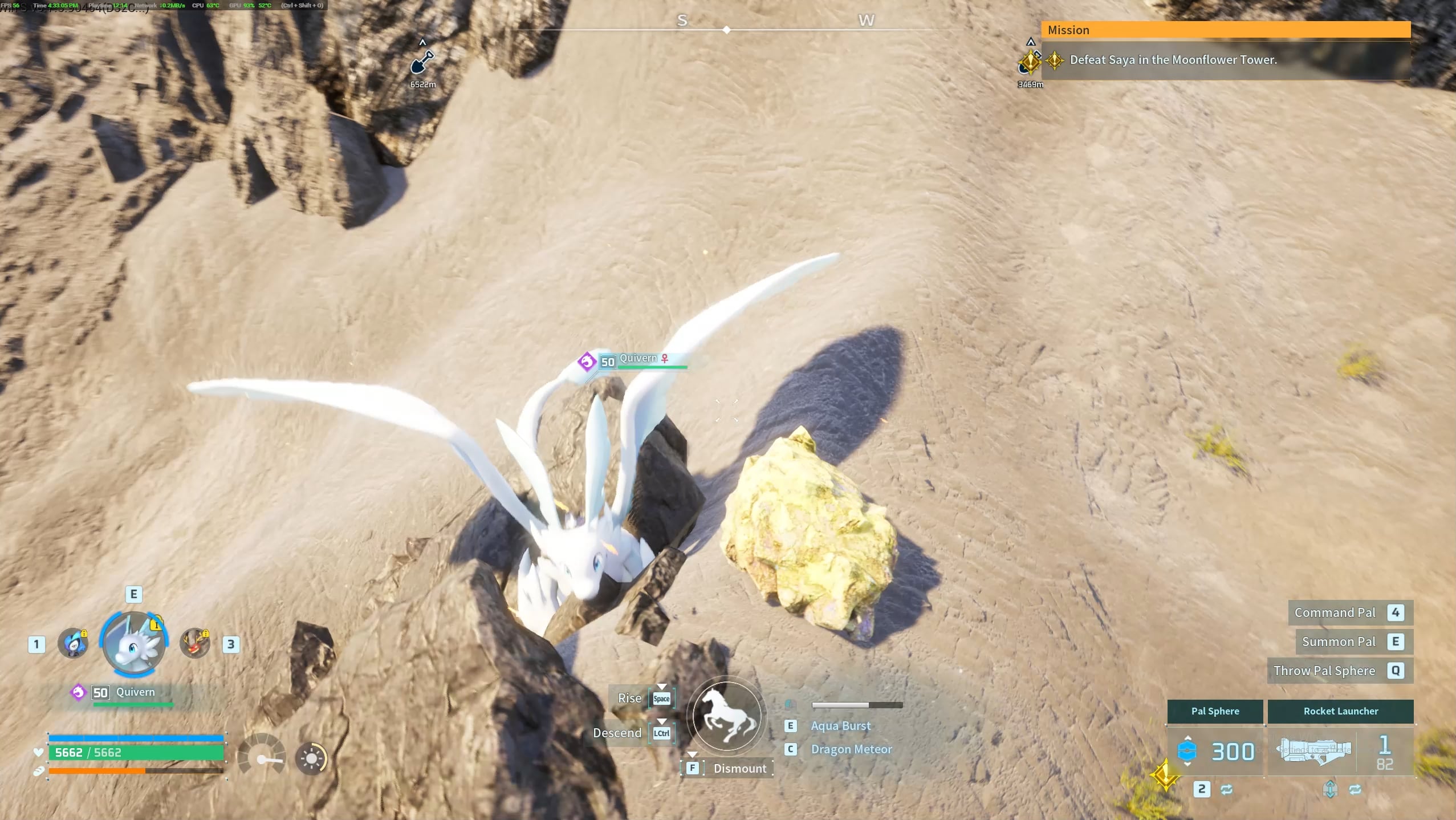This screenshot has height=820, width=1456.
Task: Click the Summon Pal label
Action: click(x=1339, y=642)
